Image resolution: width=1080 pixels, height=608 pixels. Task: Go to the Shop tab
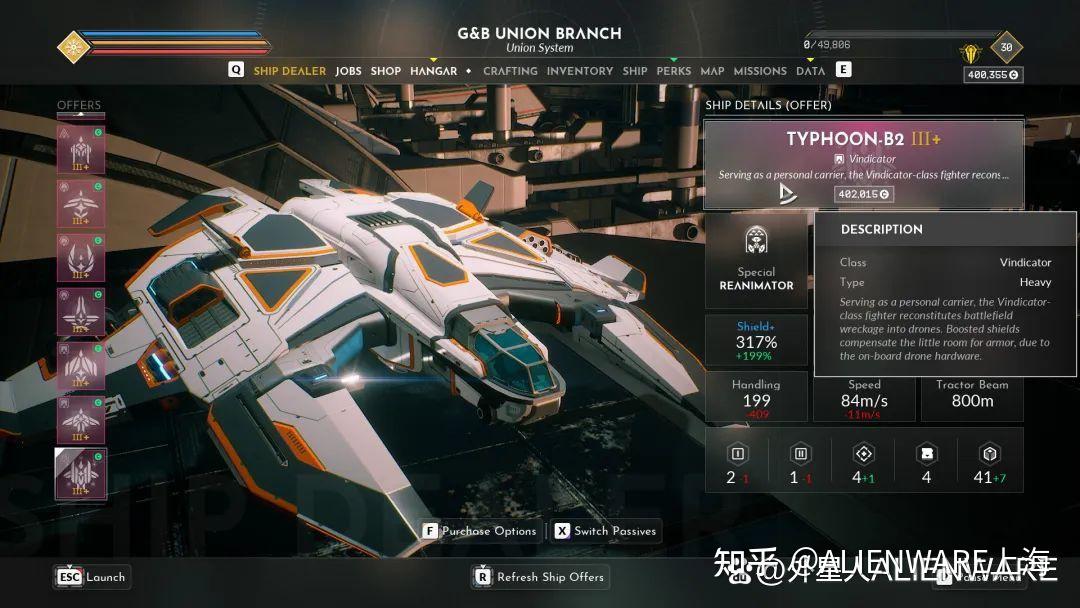[386, 71]
